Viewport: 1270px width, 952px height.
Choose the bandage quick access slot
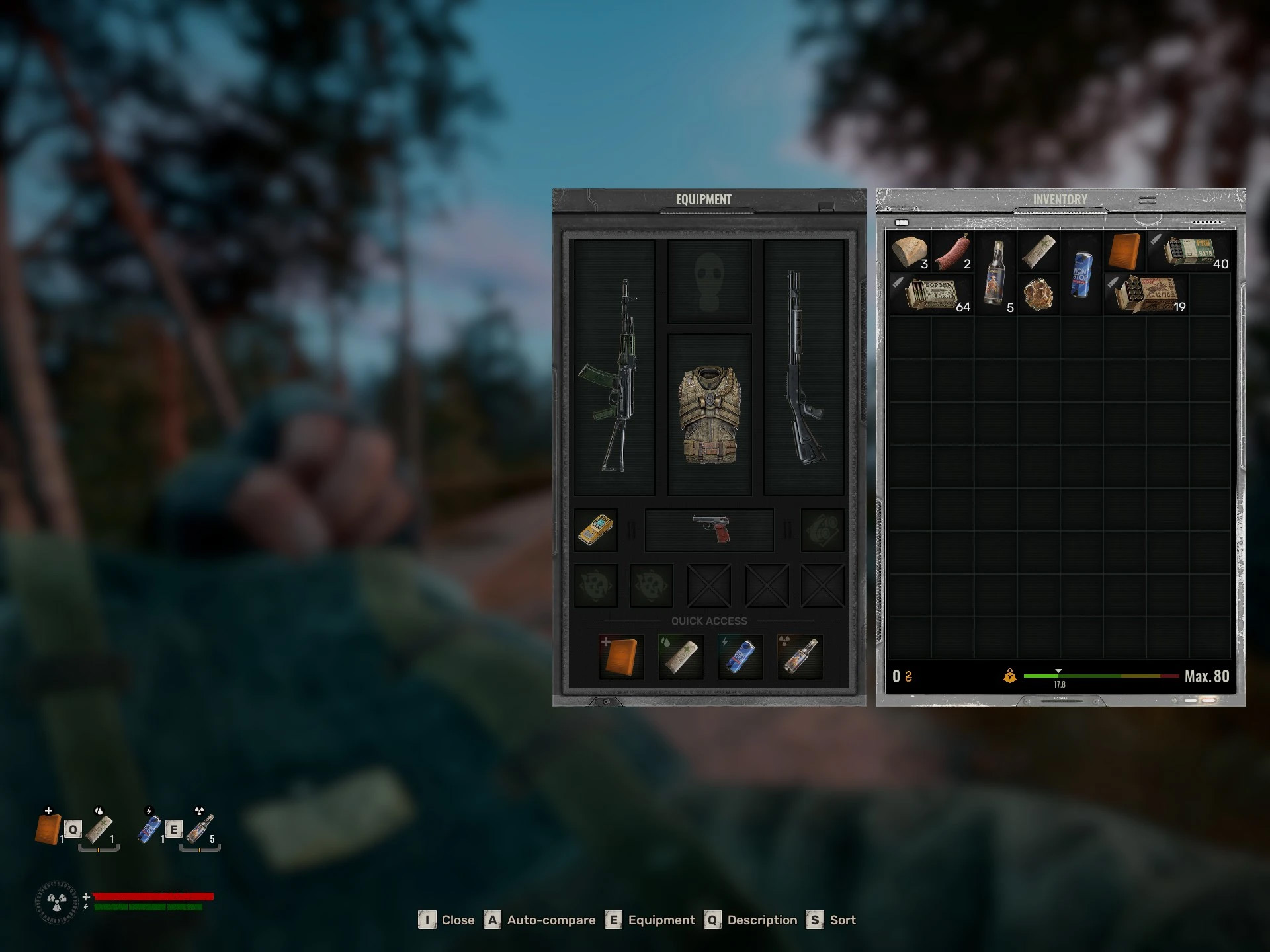point(681,656)
